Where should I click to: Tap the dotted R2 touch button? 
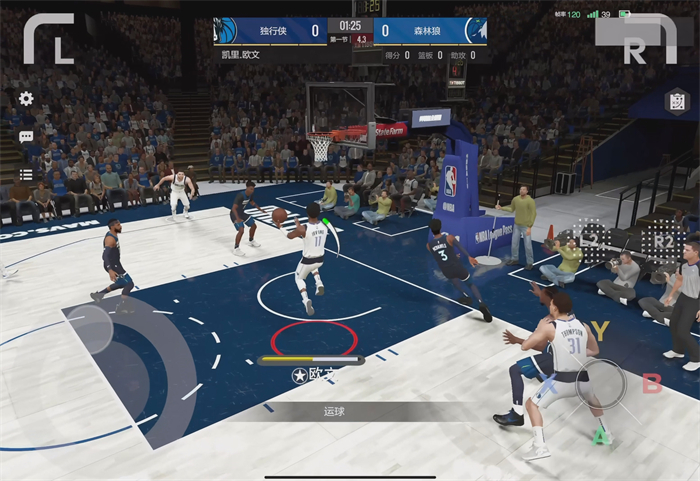point(663,241)
